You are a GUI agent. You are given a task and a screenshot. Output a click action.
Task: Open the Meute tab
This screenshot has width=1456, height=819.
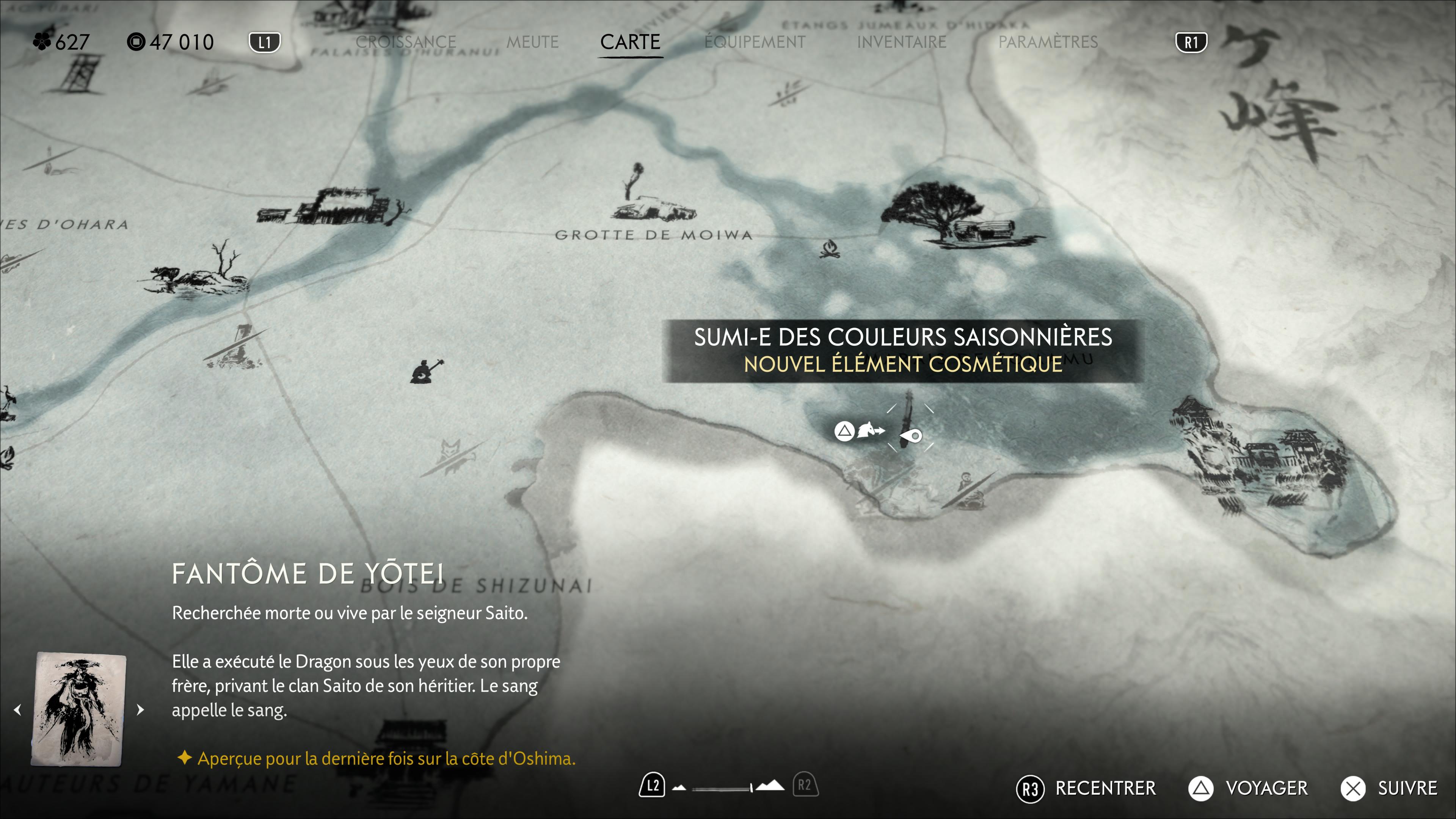pos(532,42)
